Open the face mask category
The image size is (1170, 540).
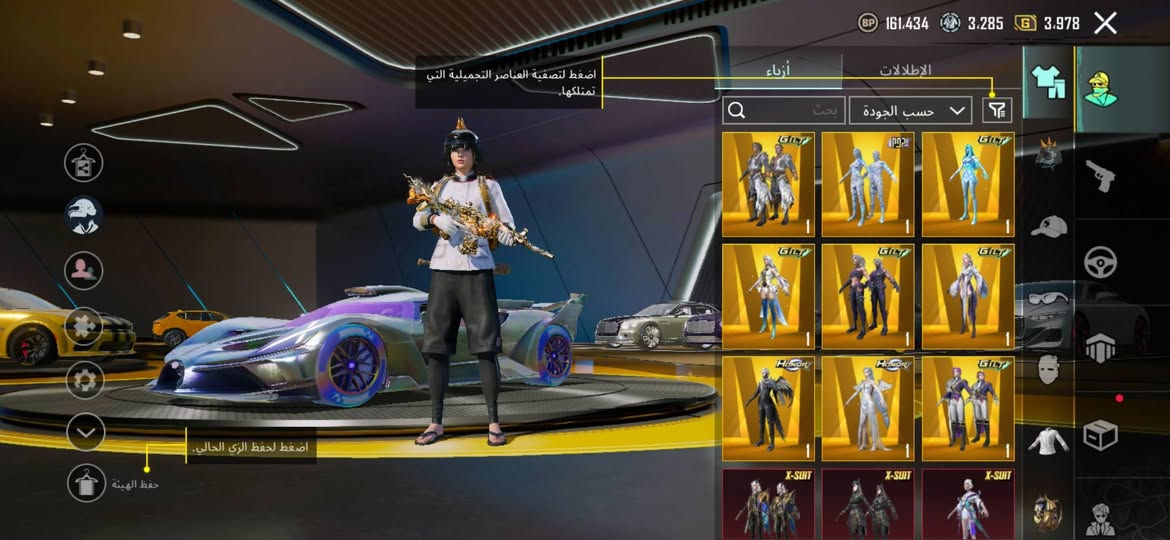coord(1047,369)
